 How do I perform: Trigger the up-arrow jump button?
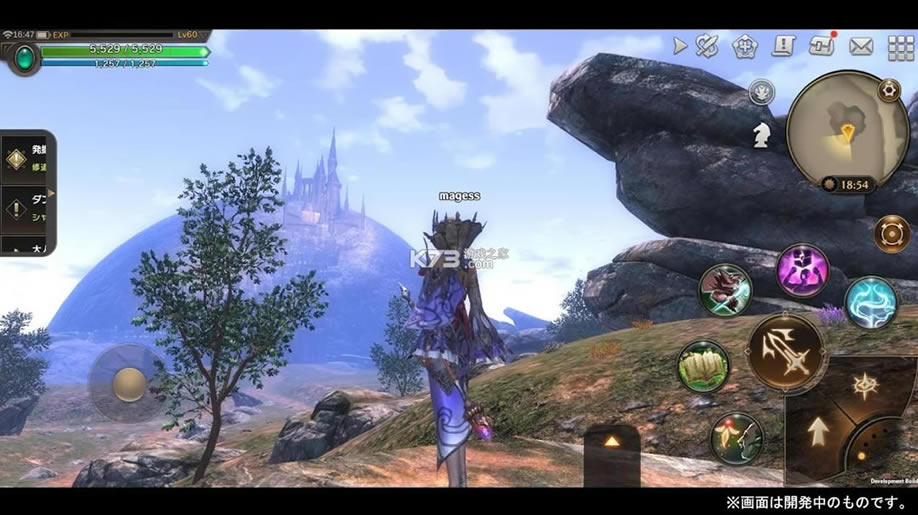coord(818,431)
